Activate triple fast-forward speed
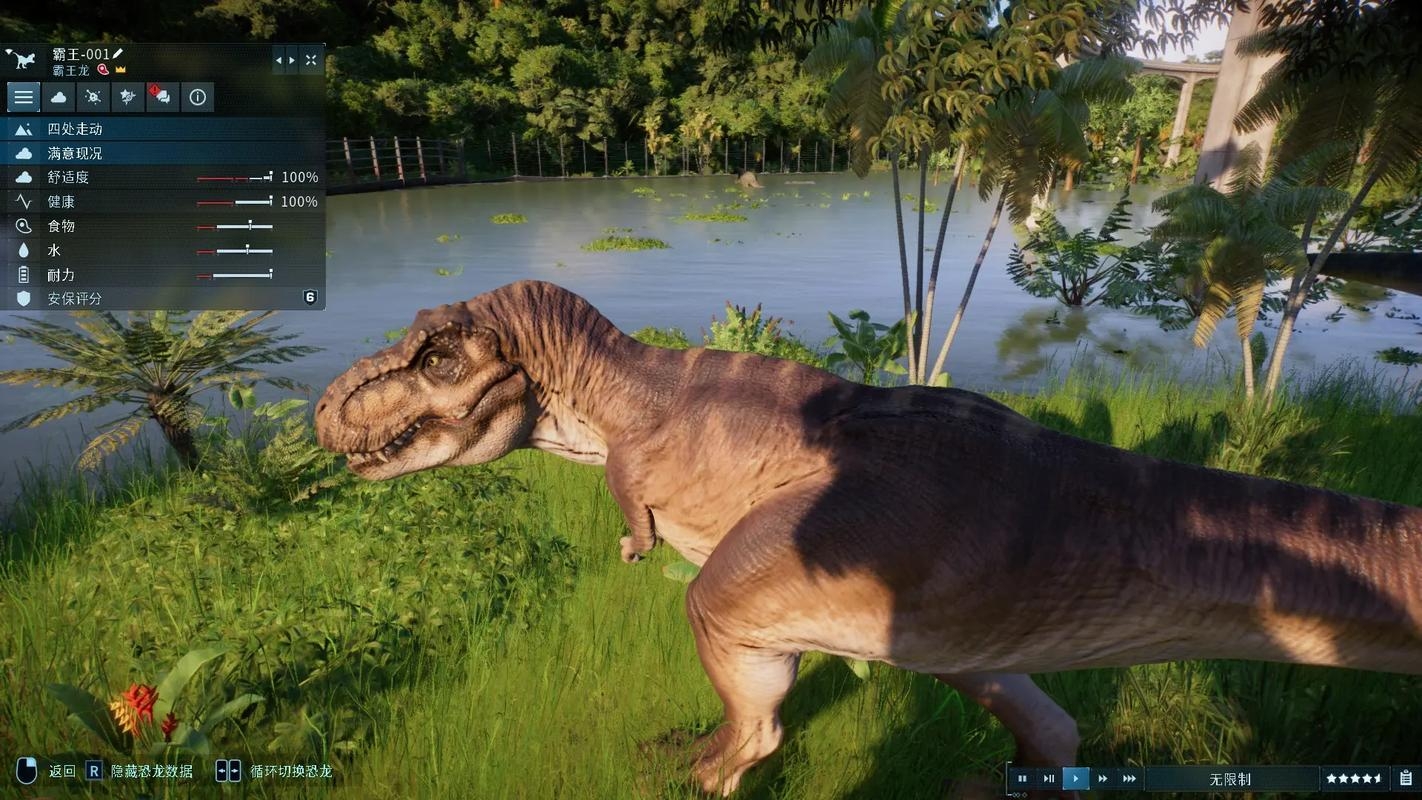The width and height of the screenshot is (1422, 800). click(1130, 778)
